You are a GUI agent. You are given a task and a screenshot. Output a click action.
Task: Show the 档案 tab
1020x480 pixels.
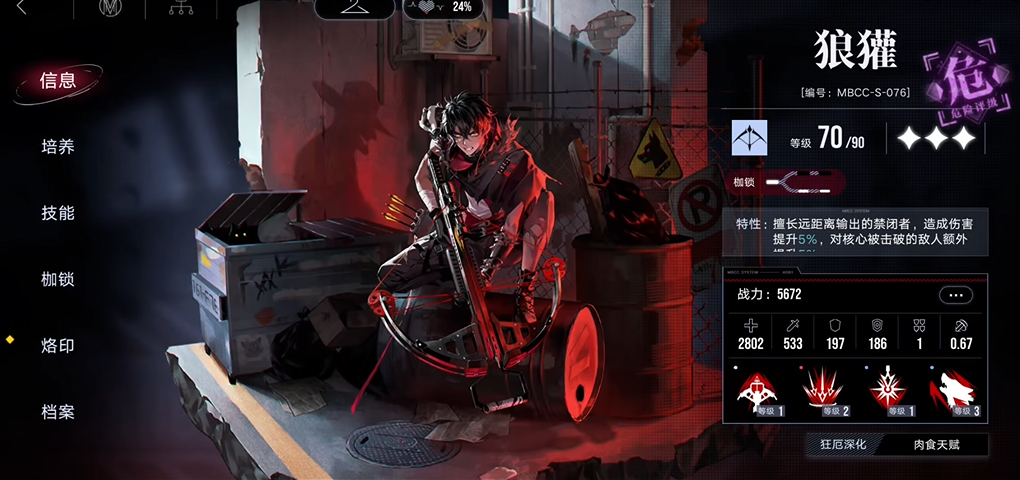click(58, 412)
